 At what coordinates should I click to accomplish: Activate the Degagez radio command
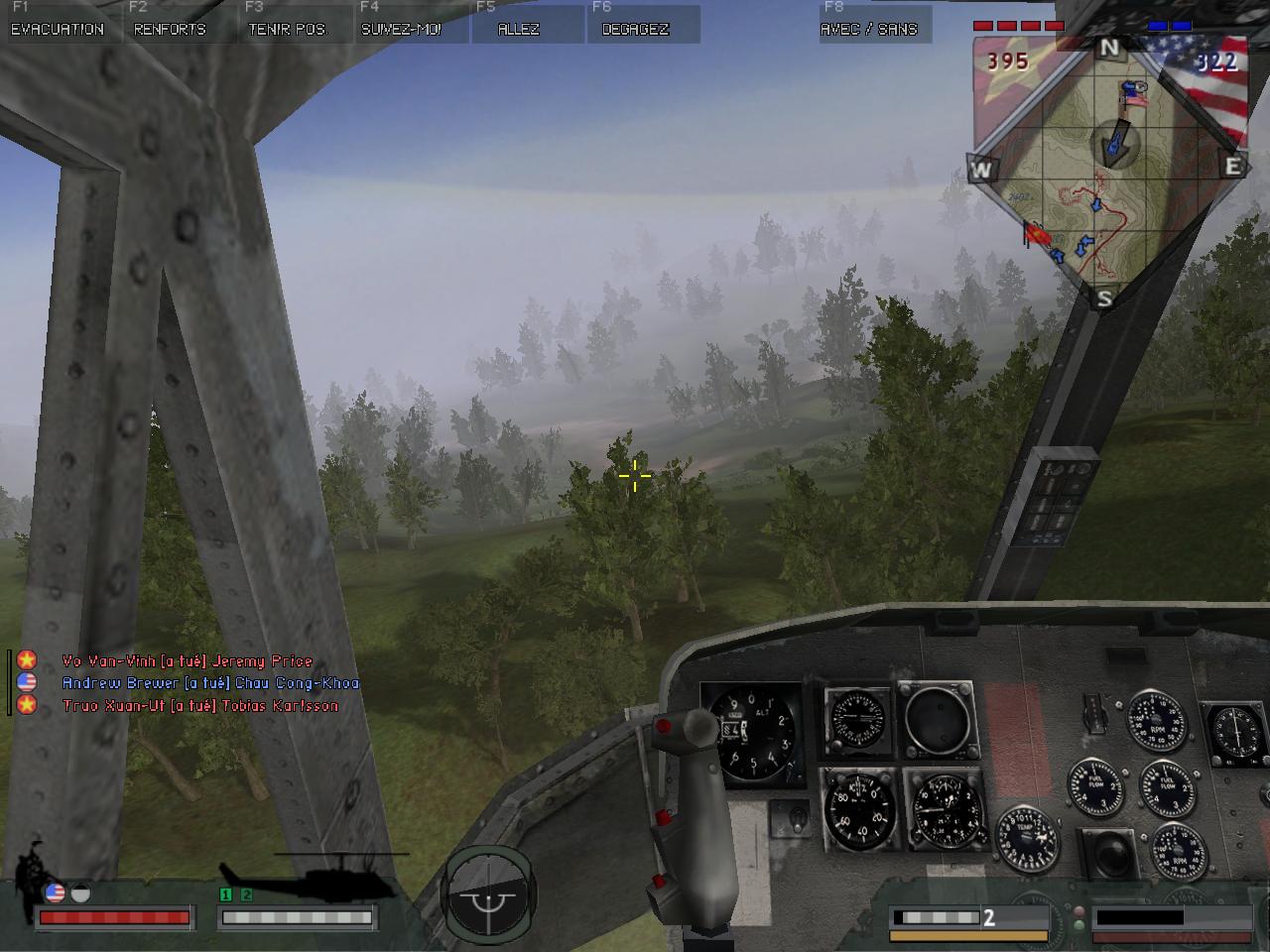(636, 29)
